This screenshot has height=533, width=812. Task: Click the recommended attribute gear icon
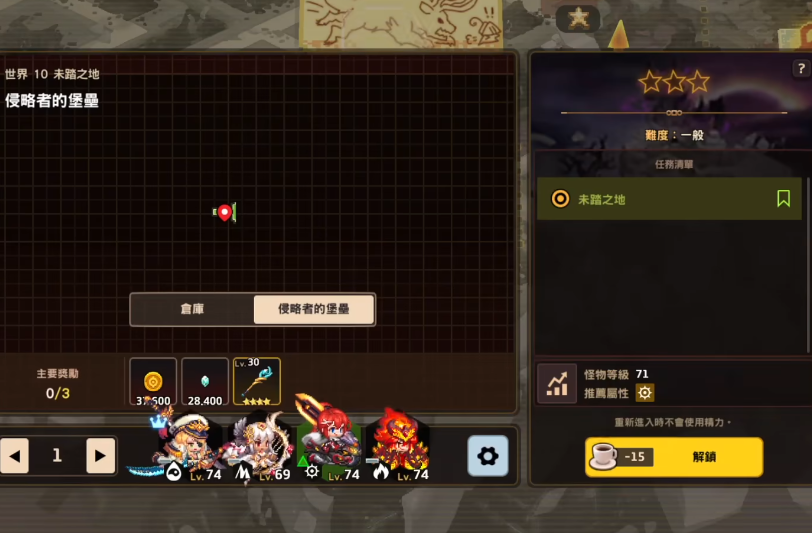coord(645,393)
